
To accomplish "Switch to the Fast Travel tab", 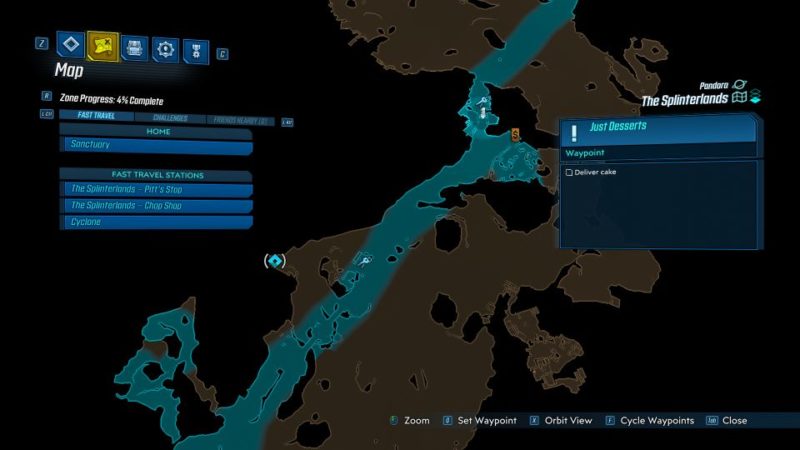I will 95,116.
